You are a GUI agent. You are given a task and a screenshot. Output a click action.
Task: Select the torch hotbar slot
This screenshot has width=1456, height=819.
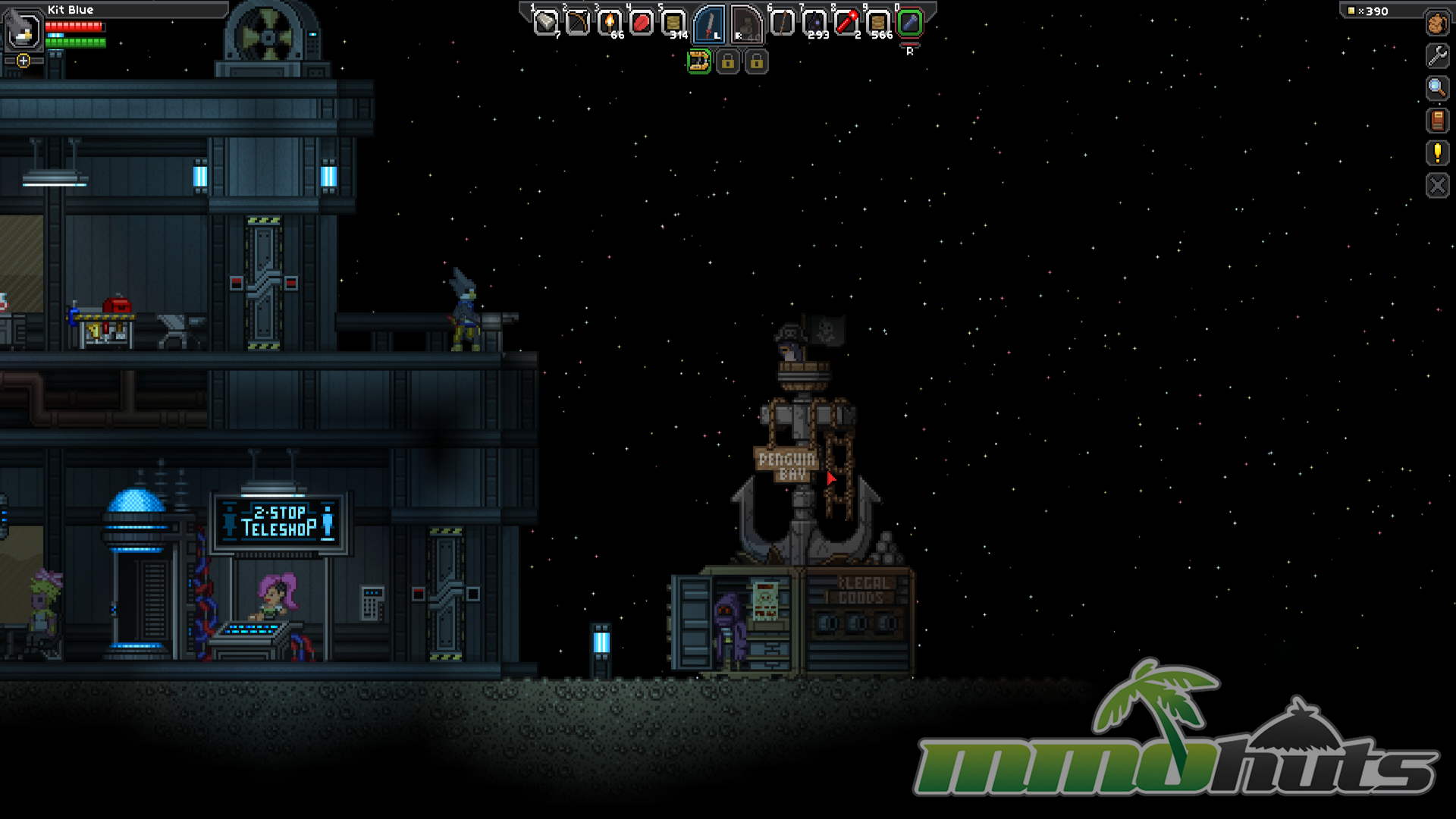tap(609, 24)
